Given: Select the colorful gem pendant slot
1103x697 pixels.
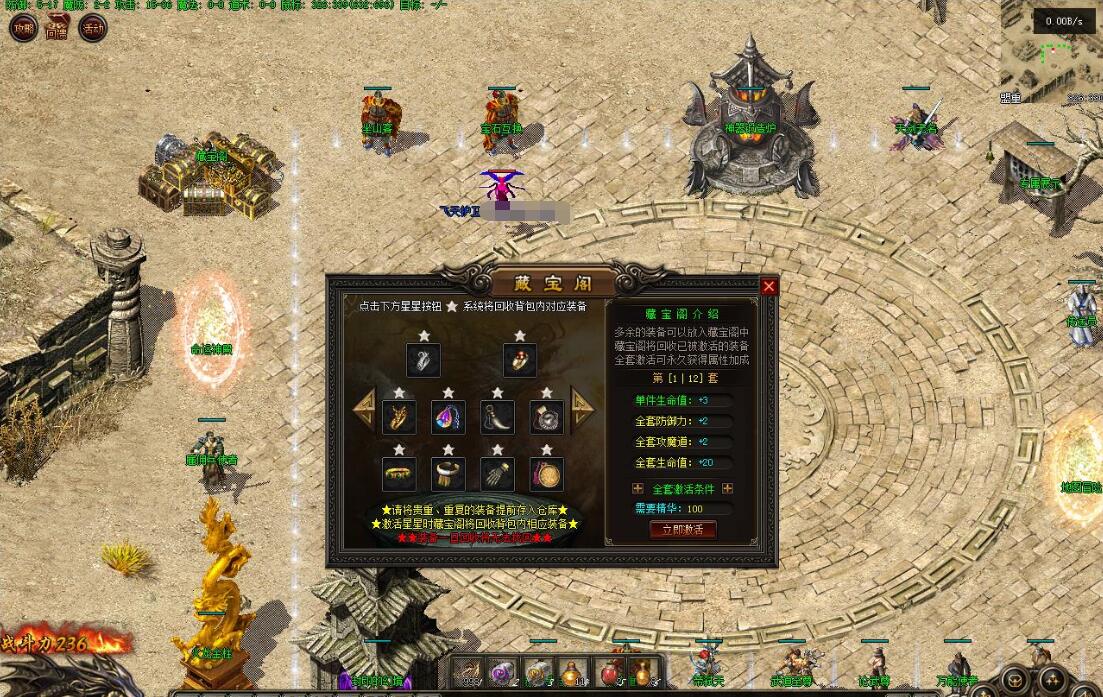Looking at the screenshot, I should (x=449, y=416).
